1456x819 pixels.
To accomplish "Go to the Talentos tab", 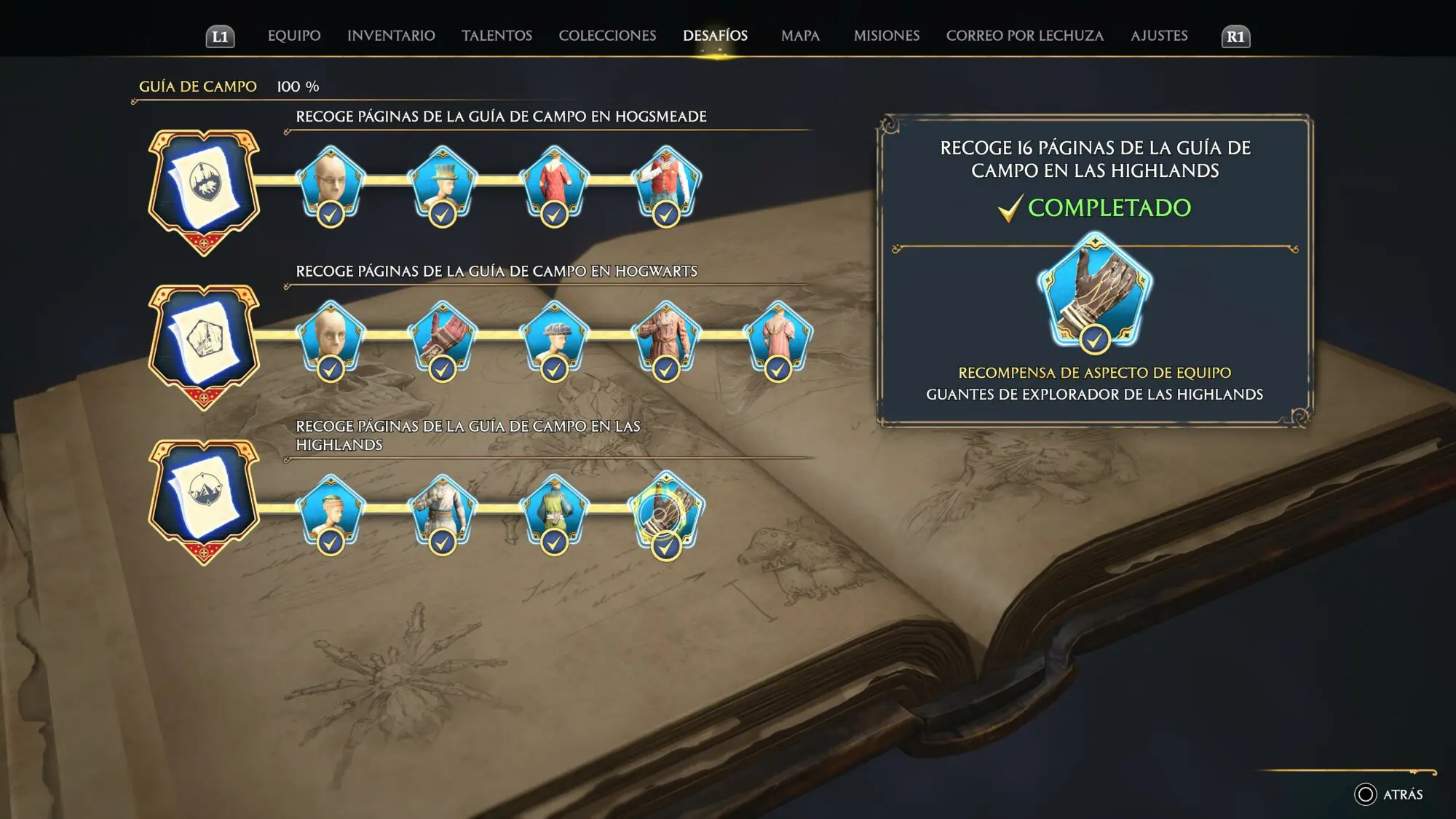I will point(496,36).
